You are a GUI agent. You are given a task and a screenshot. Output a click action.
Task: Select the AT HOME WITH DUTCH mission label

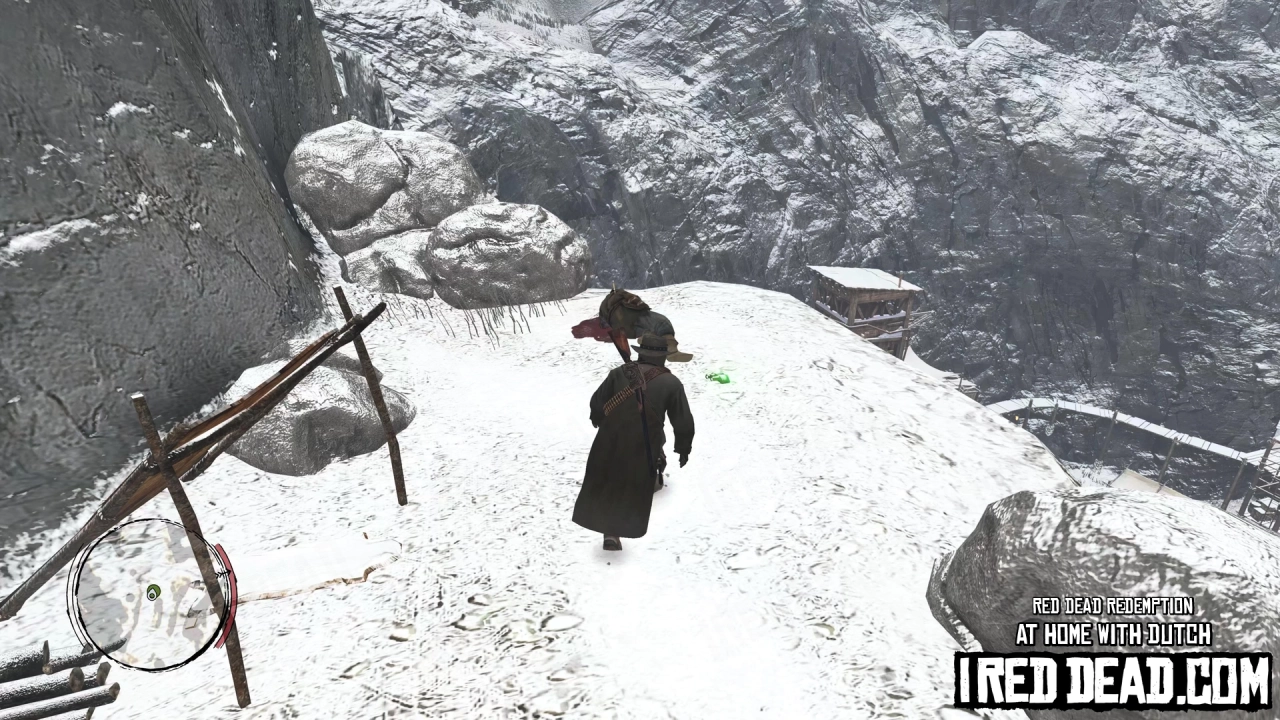[x=1113, y=632]
